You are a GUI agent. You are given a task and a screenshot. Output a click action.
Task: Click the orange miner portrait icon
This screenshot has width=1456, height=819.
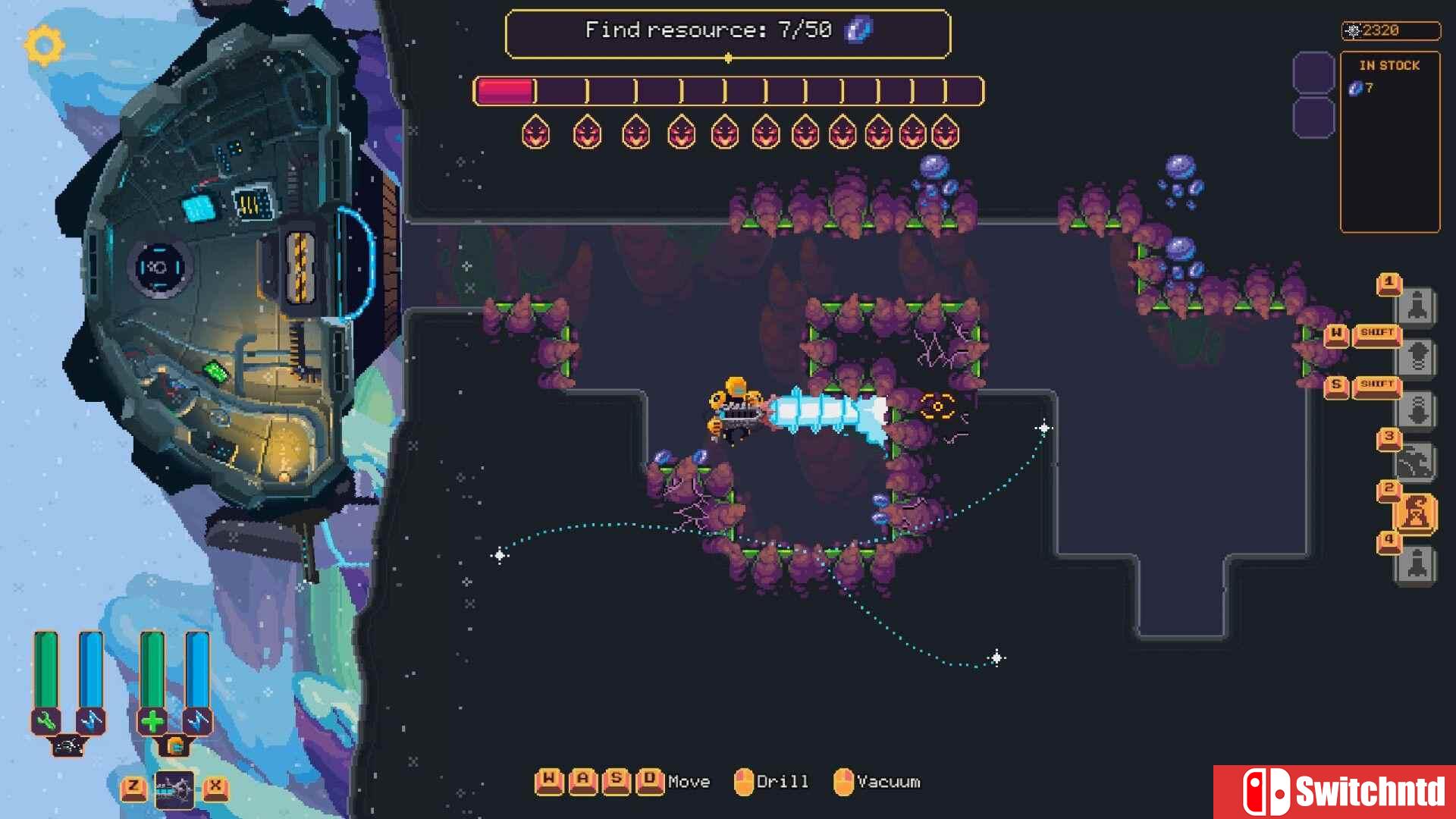pyautogui.click(x=175, y=746)
